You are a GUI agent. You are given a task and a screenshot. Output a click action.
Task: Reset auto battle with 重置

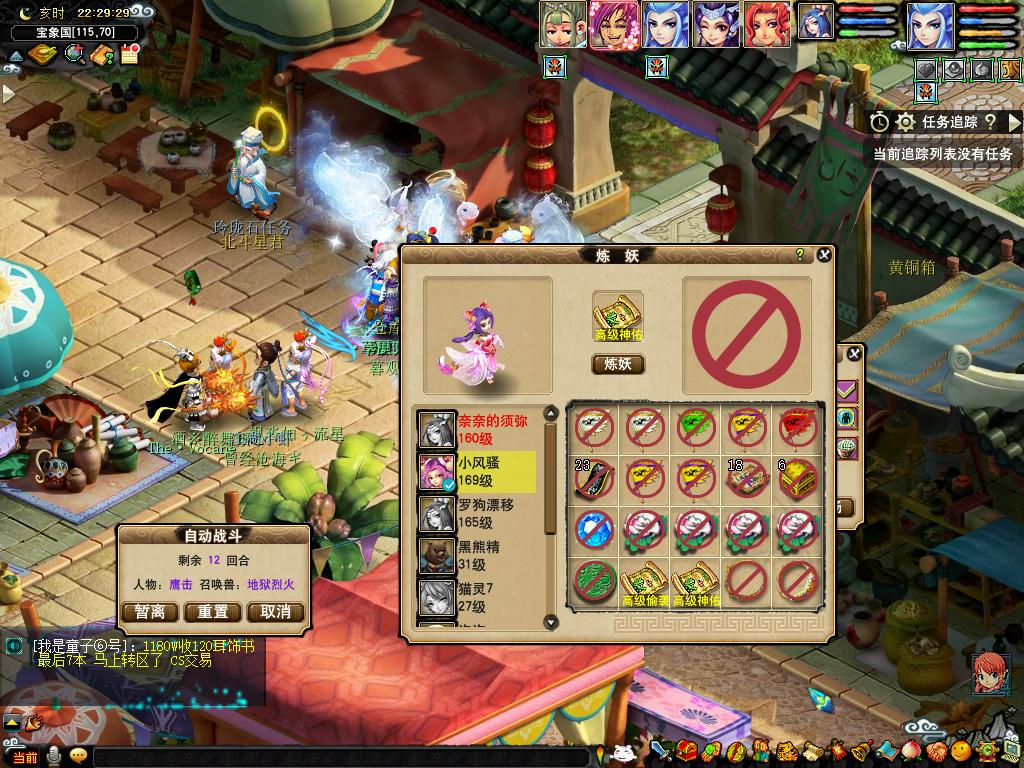(x=213, y=612)
